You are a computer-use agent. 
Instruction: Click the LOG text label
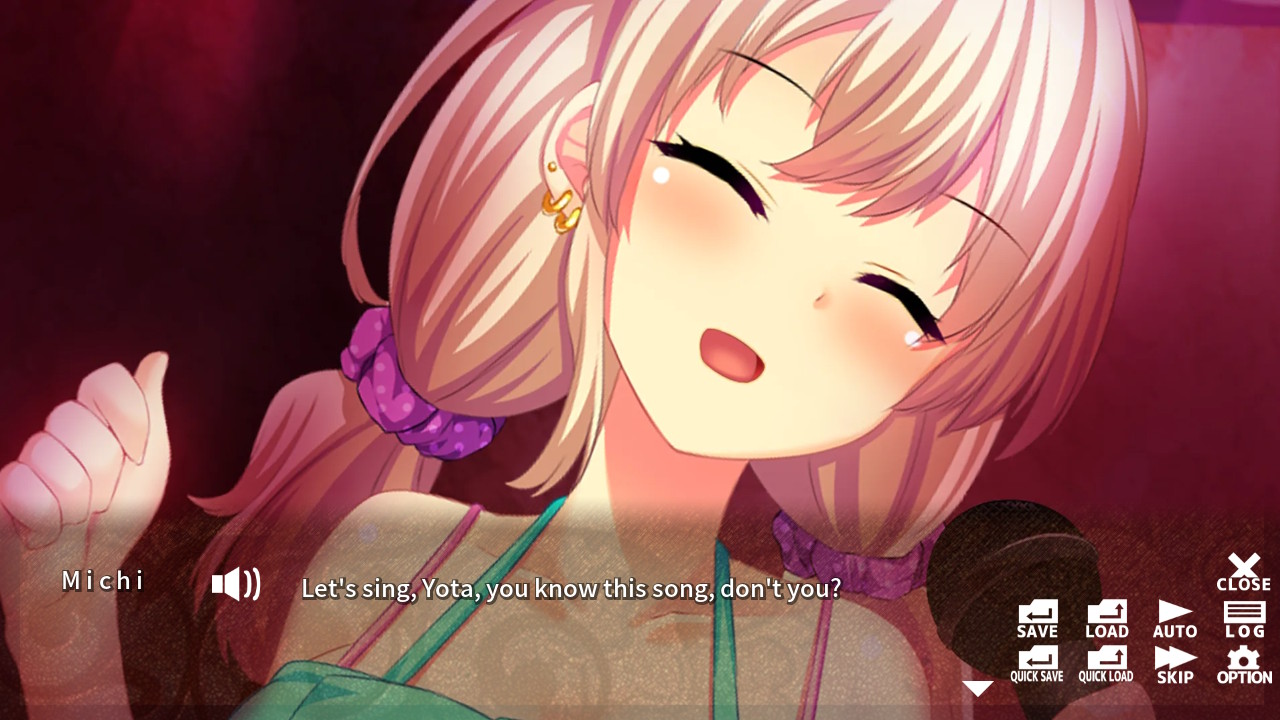click(1243, 631)
